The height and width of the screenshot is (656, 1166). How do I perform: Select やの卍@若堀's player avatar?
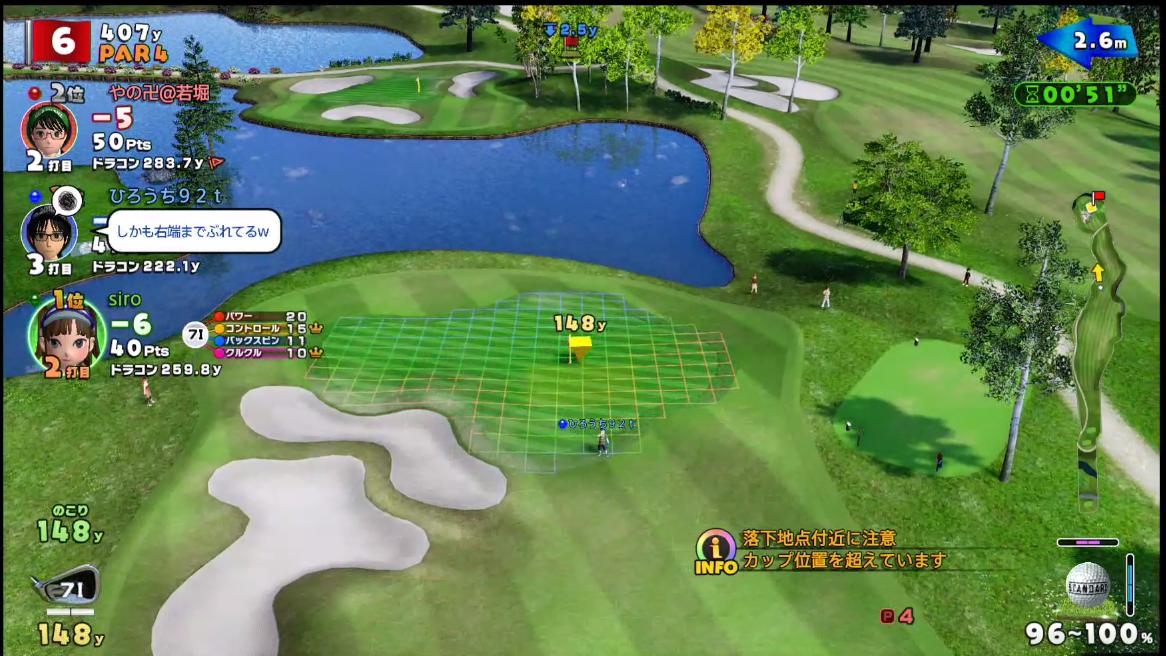click(49, 127)
